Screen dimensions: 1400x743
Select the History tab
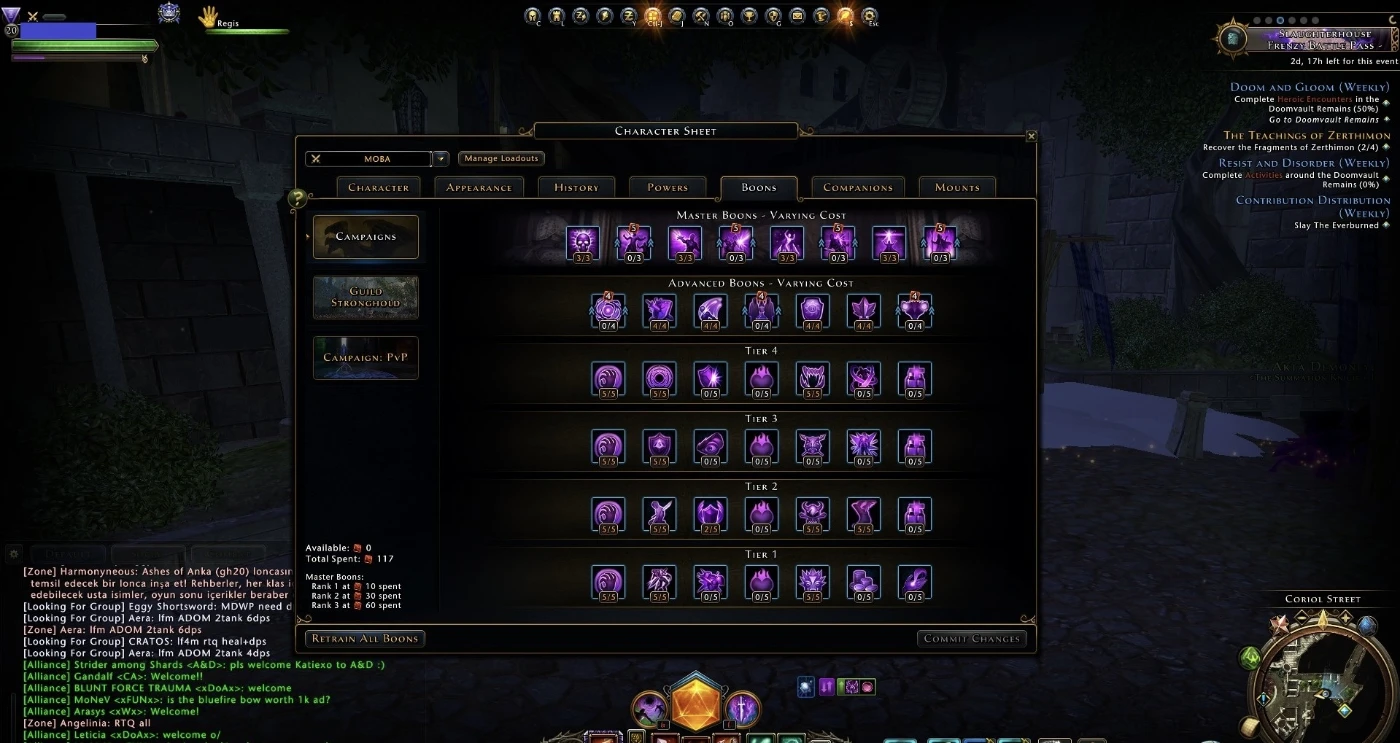click(x=576, y=187)
